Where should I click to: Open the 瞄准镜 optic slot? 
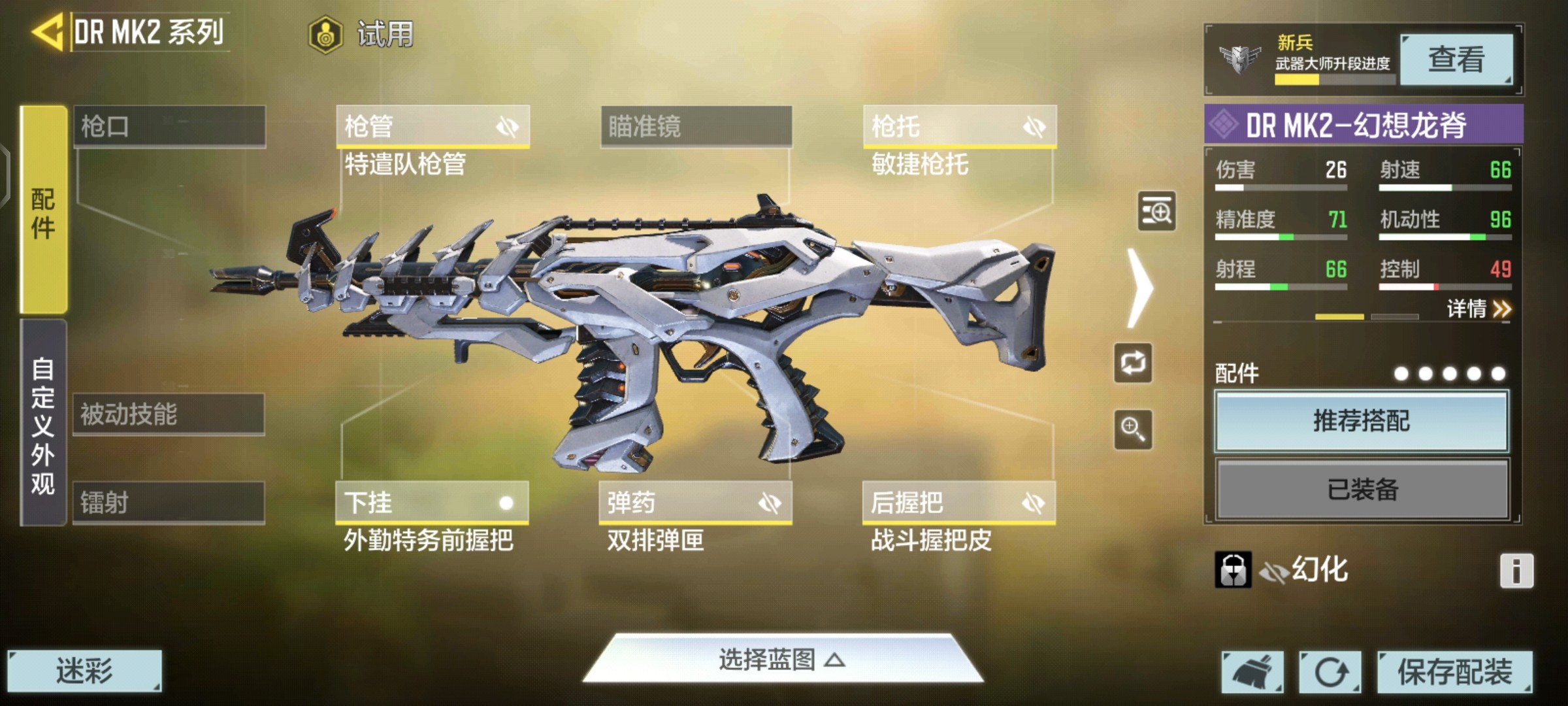(696, 126)
